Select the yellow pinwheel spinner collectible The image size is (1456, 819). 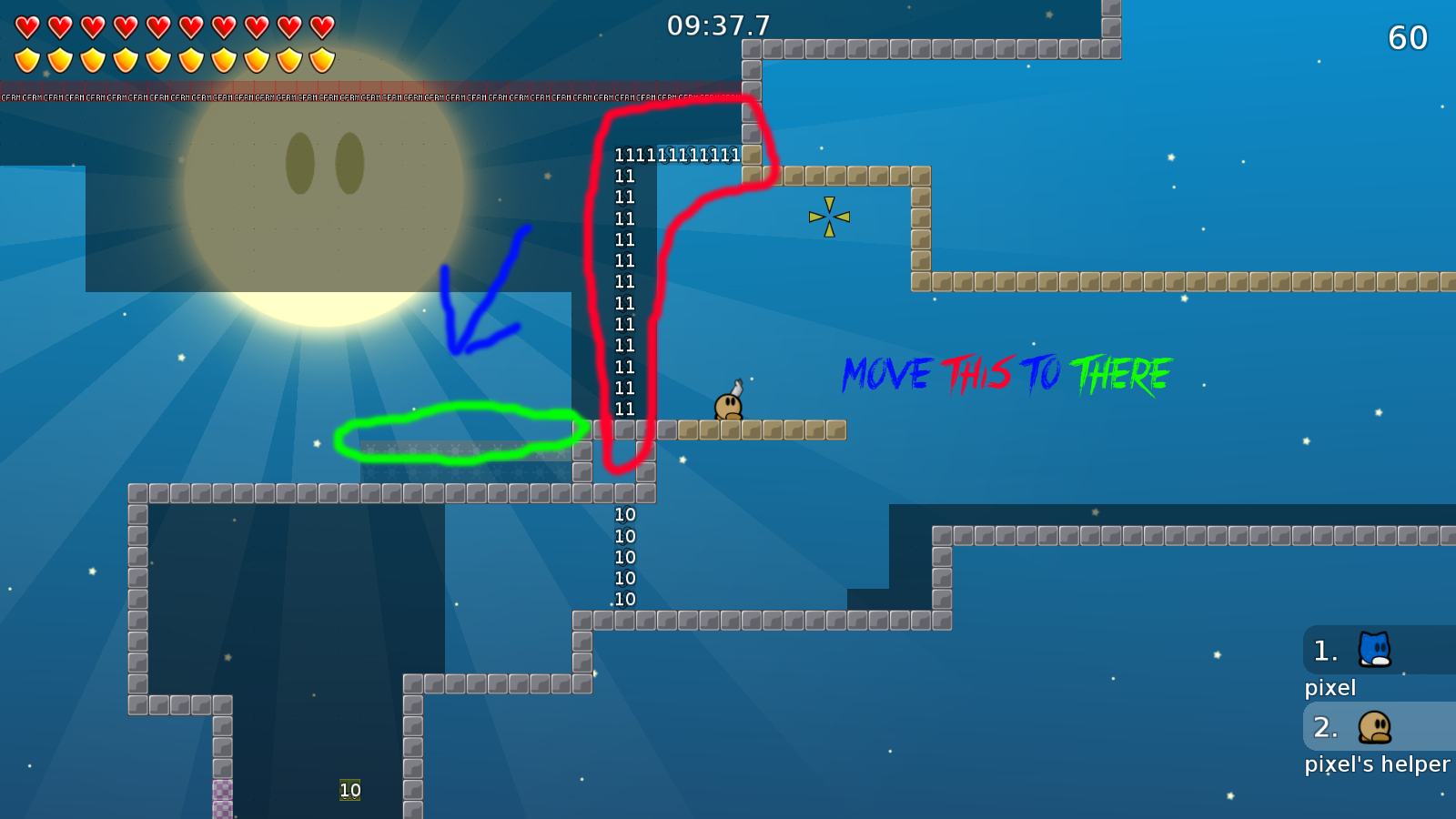click(829, 216)
